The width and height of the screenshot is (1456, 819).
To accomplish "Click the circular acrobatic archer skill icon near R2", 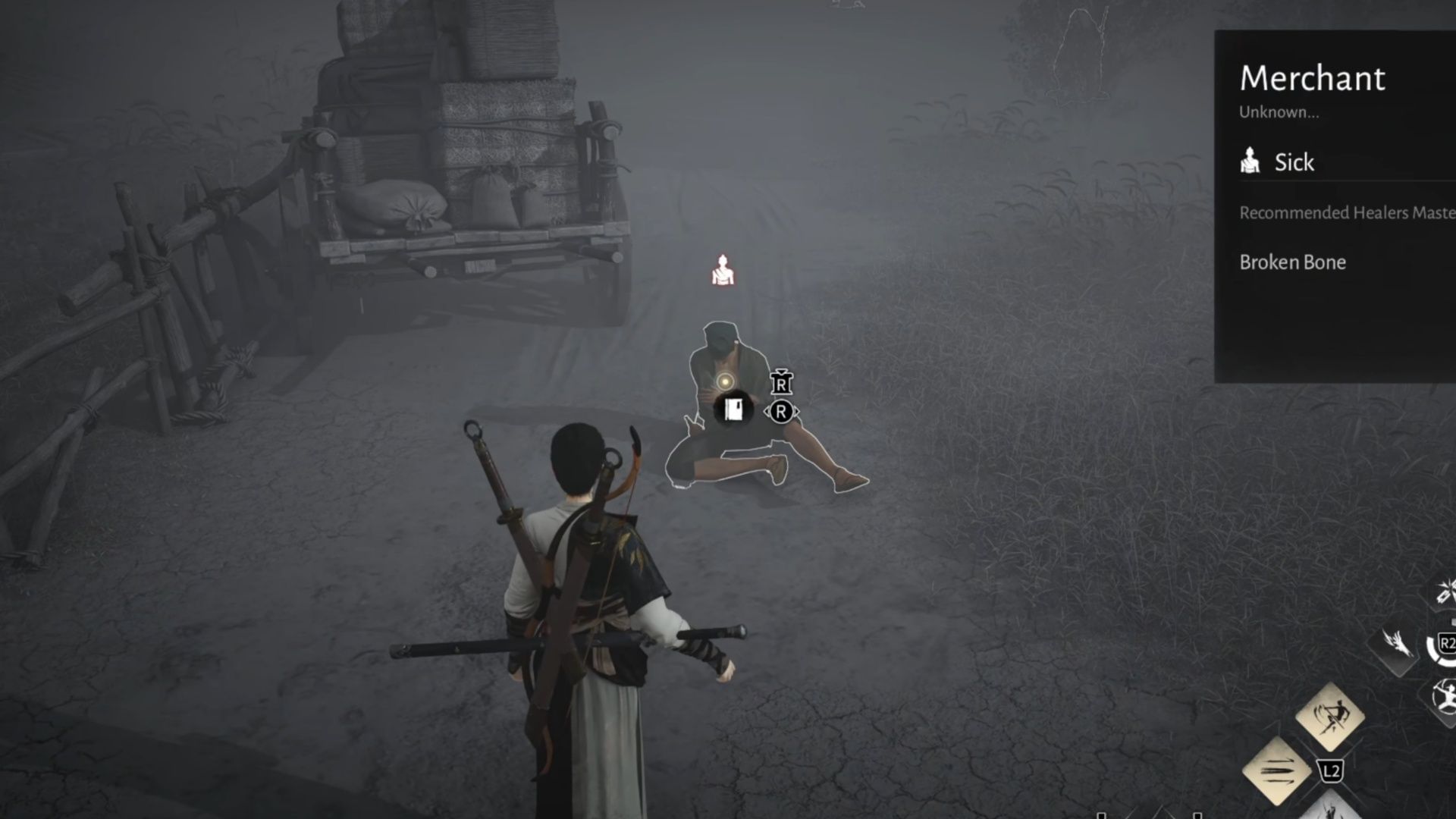I will coord(1445,695).
